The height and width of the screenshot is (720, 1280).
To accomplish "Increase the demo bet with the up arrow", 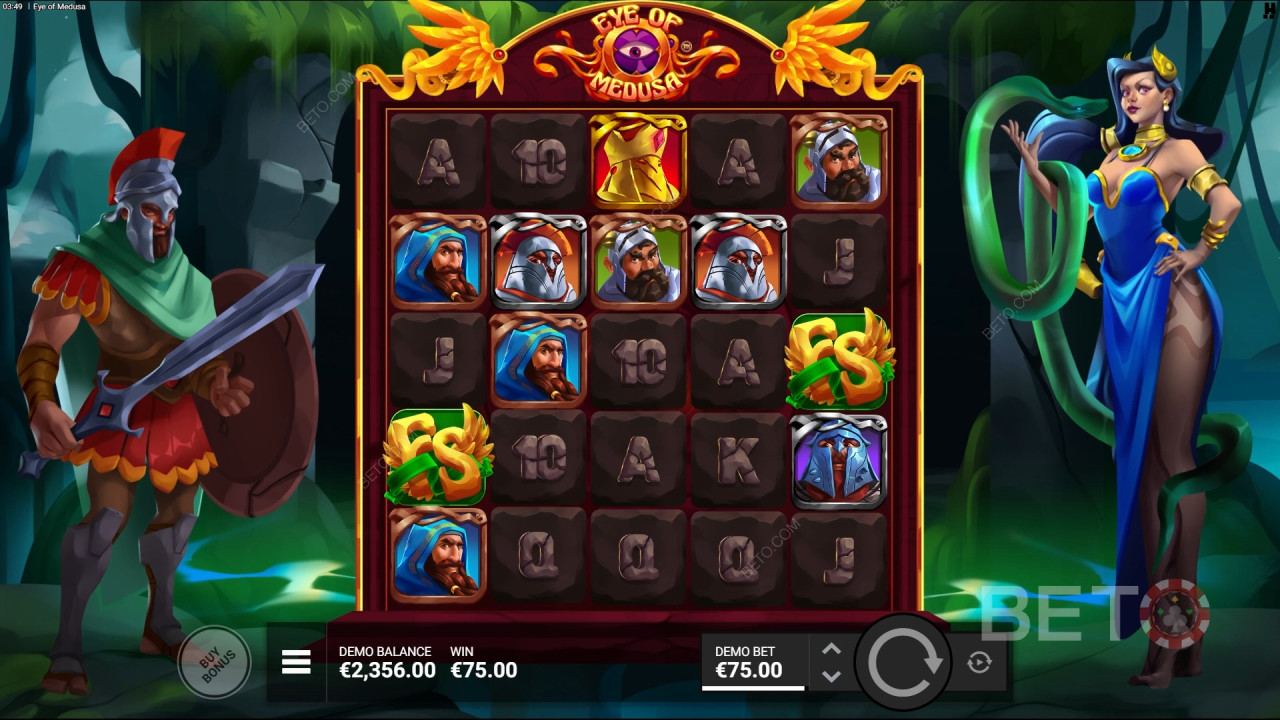I will [831, 649].
